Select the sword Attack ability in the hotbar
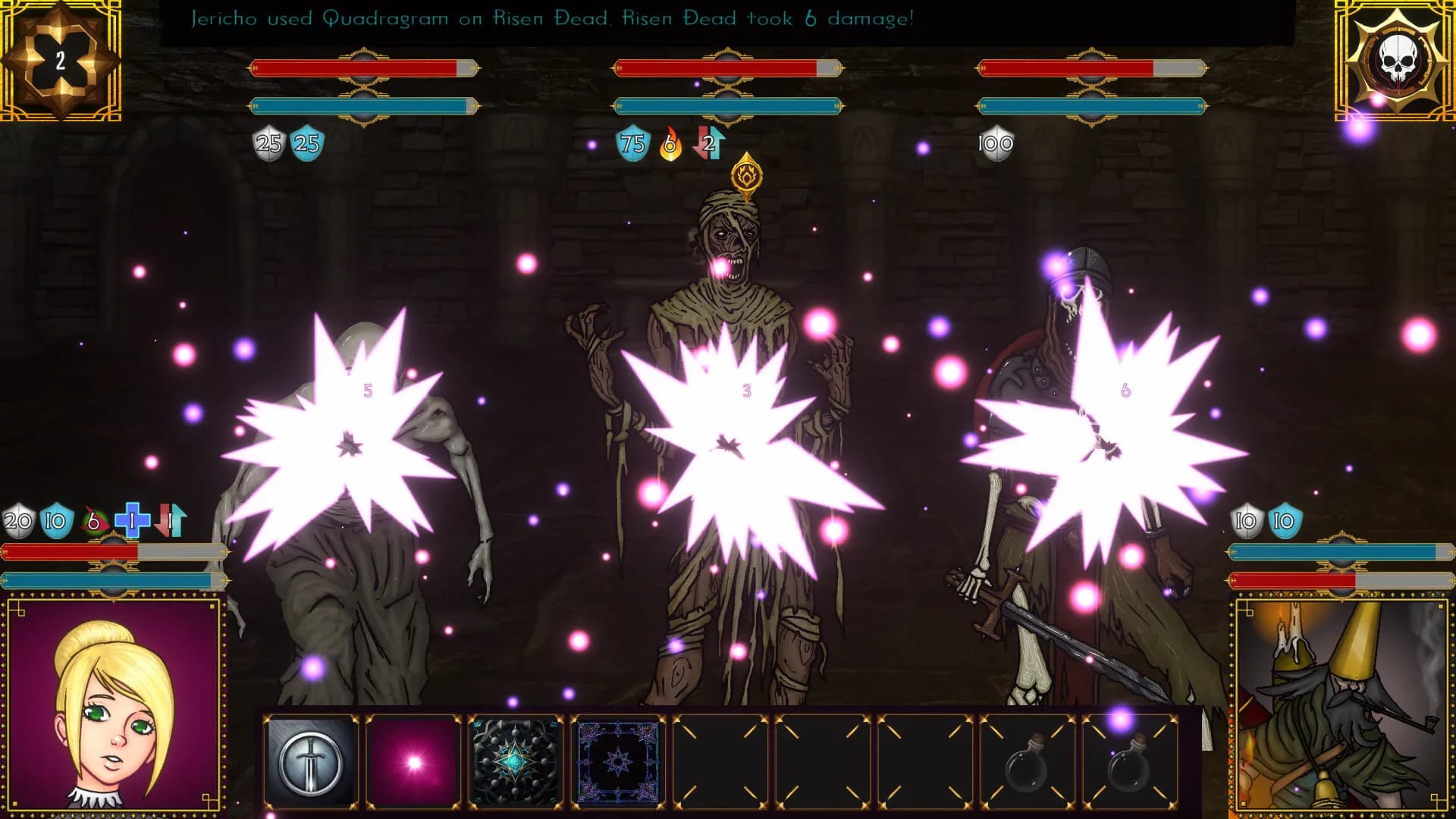 tap(311, 758)
